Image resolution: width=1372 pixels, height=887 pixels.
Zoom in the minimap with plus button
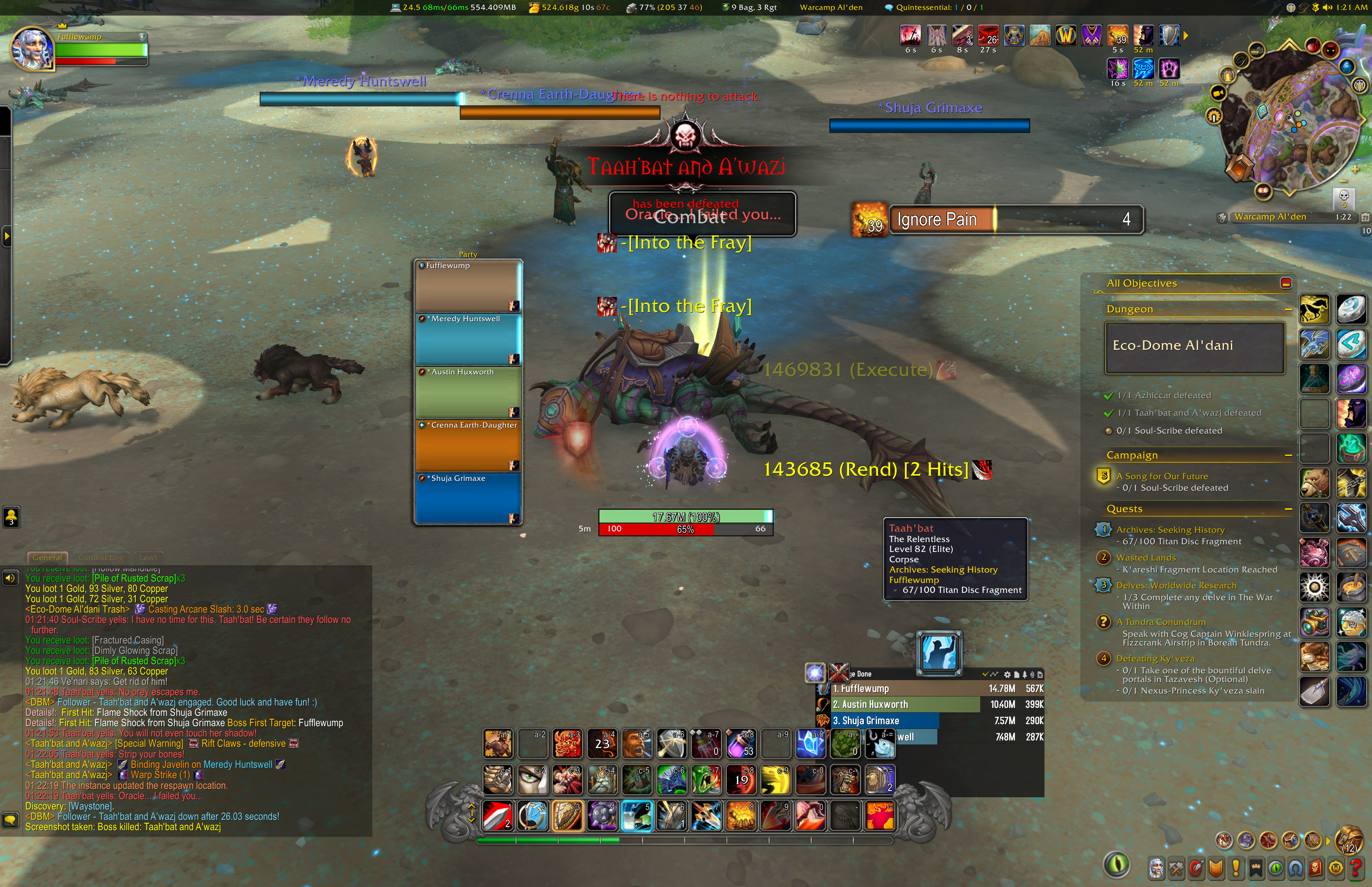(x=1355, y=170)
